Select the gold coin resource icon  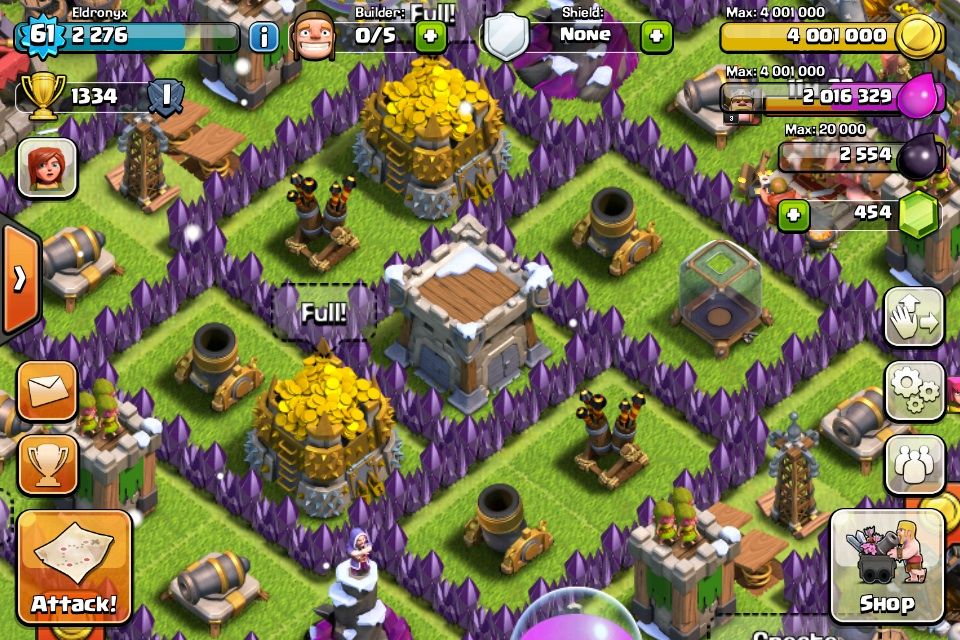pyautogui.click(x=918, y=37)
